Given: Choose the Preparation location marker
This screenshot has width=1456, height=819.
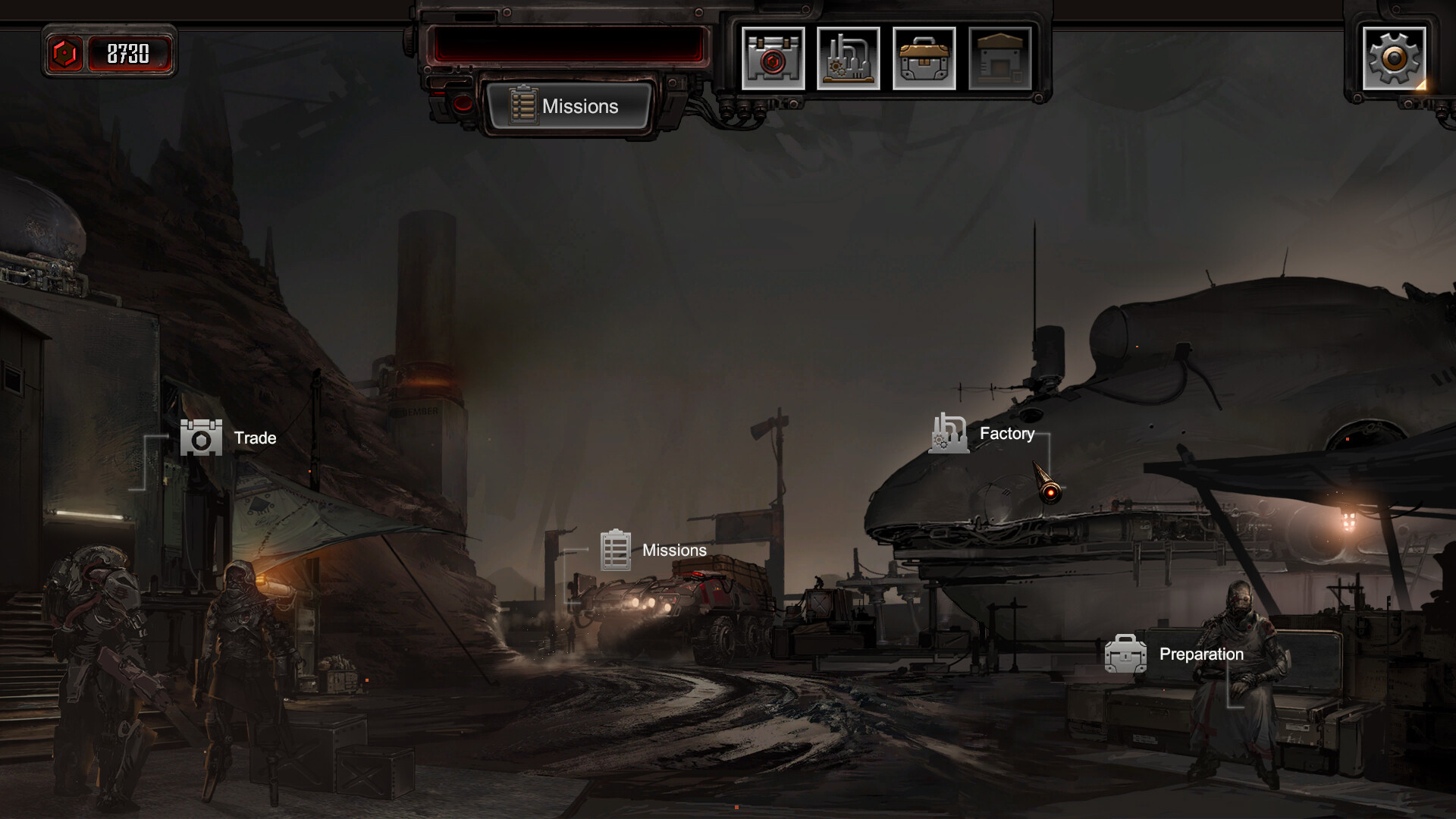Looking at the screenshot, I should coord(1174,654).
